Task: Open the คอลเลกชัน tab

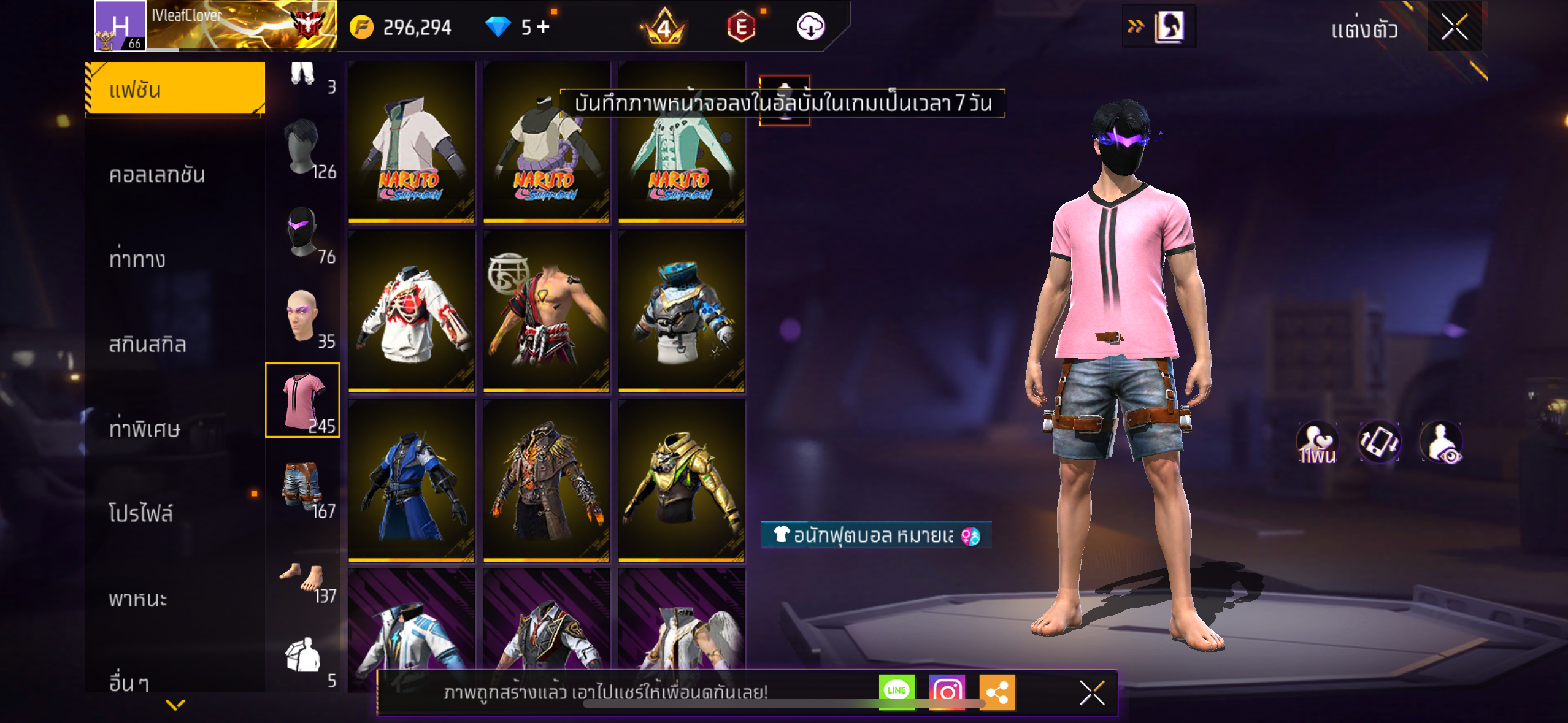Action: 157,175
